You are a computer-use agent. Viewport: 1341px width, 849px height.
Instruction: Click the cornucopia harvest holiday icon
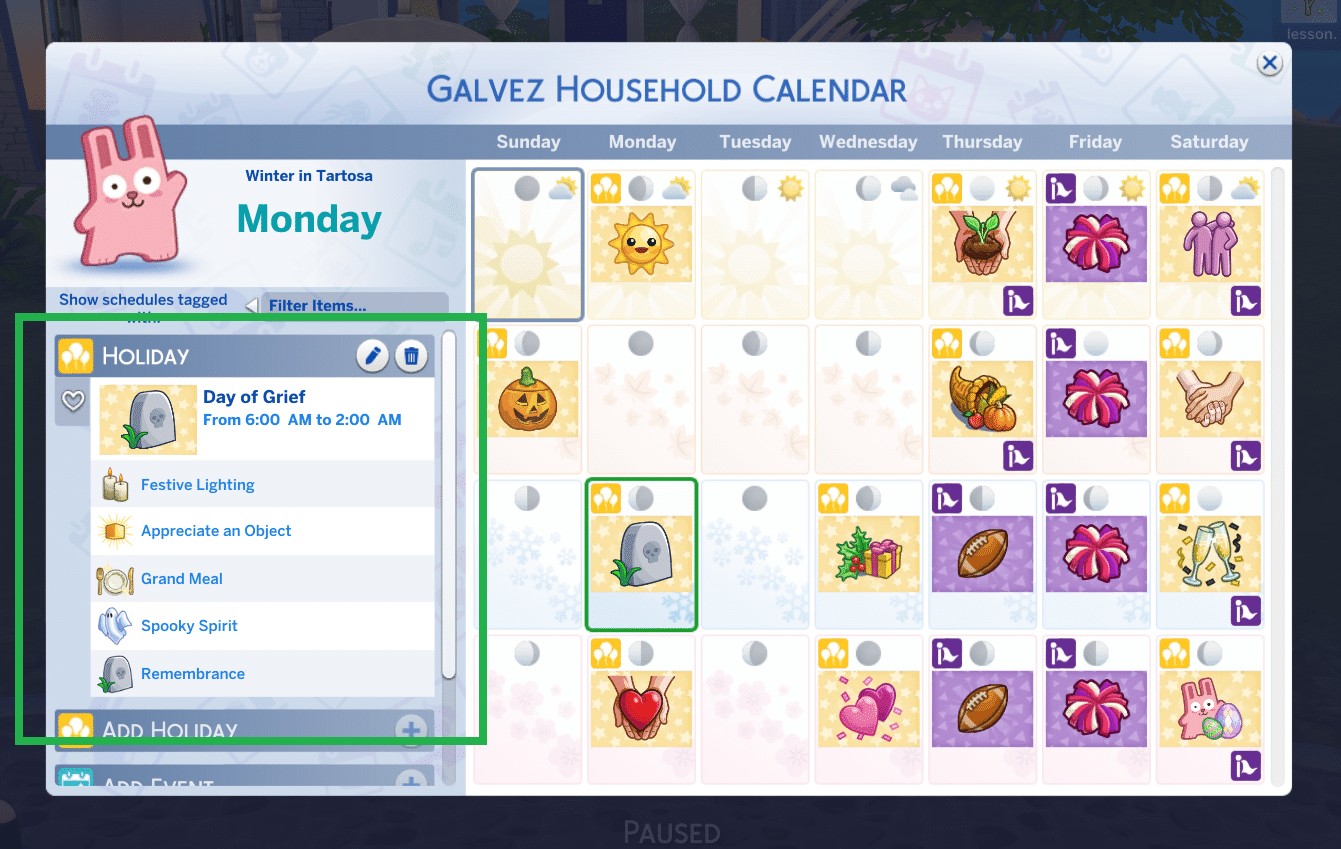[982, 400]
